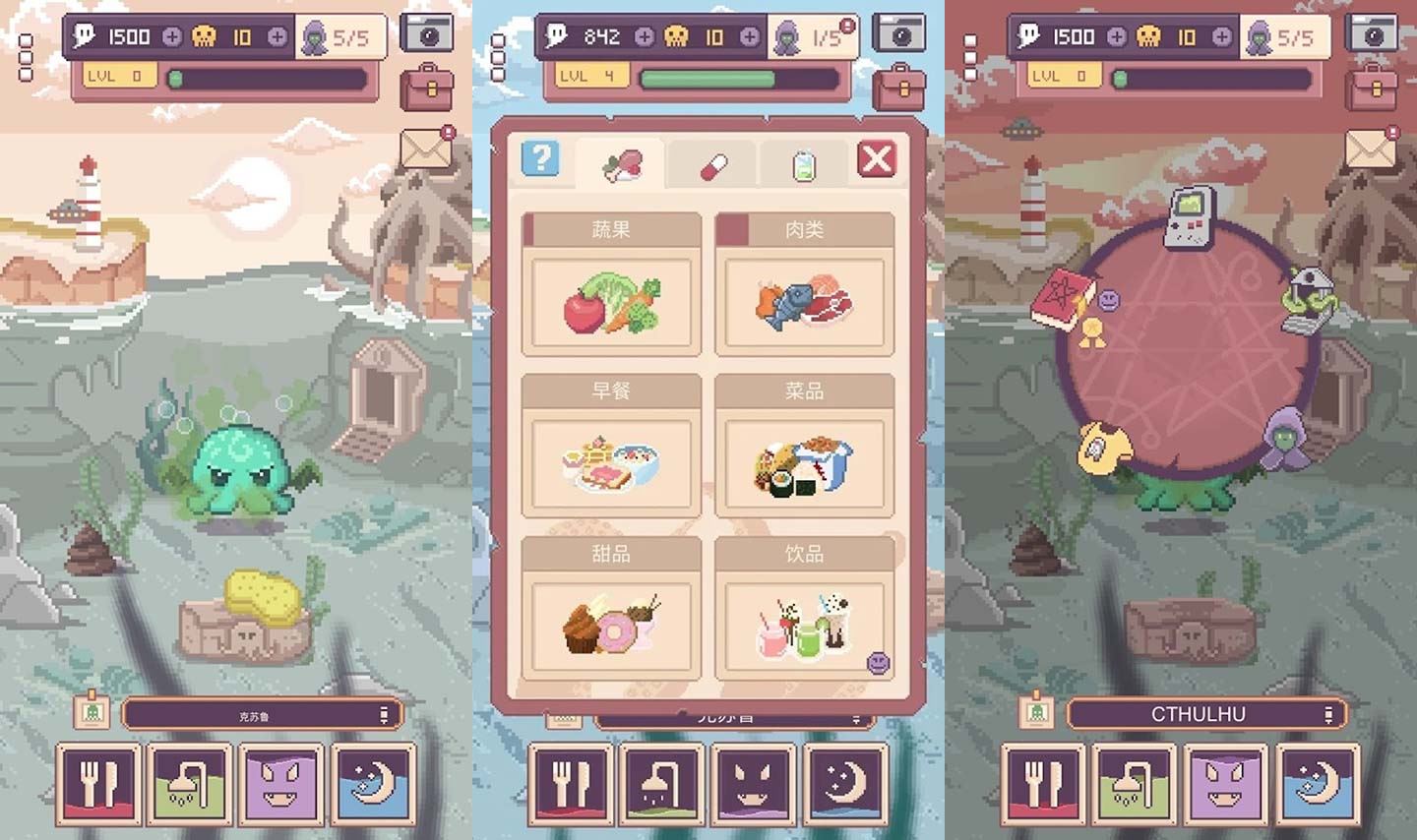Select the 饮品 drinks category
The width and height of the screenshot is (1417, 840).
point(804,609)
